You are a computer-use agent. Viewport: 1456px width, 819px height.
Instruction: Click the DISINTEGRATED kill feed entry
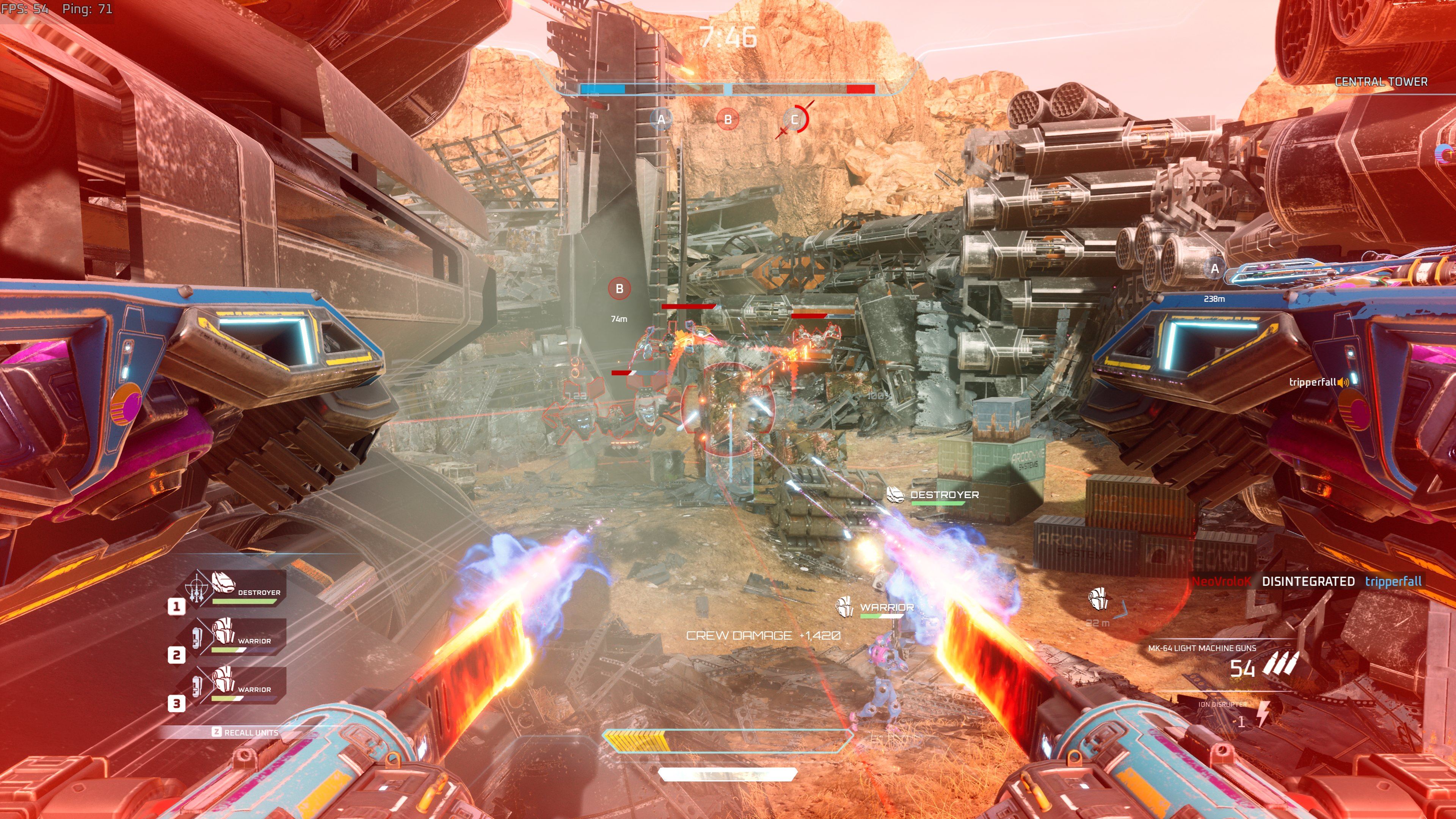1307,581
